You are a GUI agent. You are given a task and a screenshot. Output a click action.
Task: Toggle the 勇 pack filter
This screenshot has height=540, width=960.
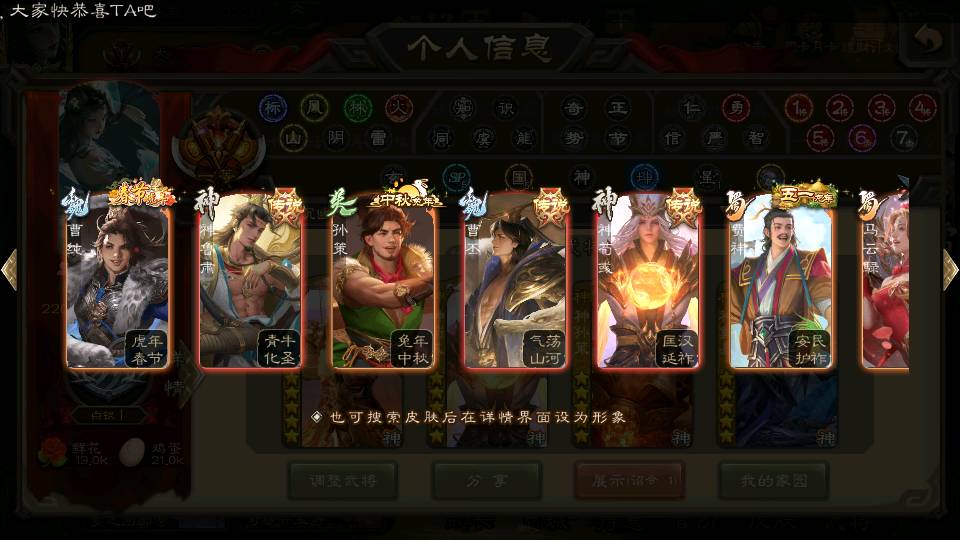(x=735, y=108)
